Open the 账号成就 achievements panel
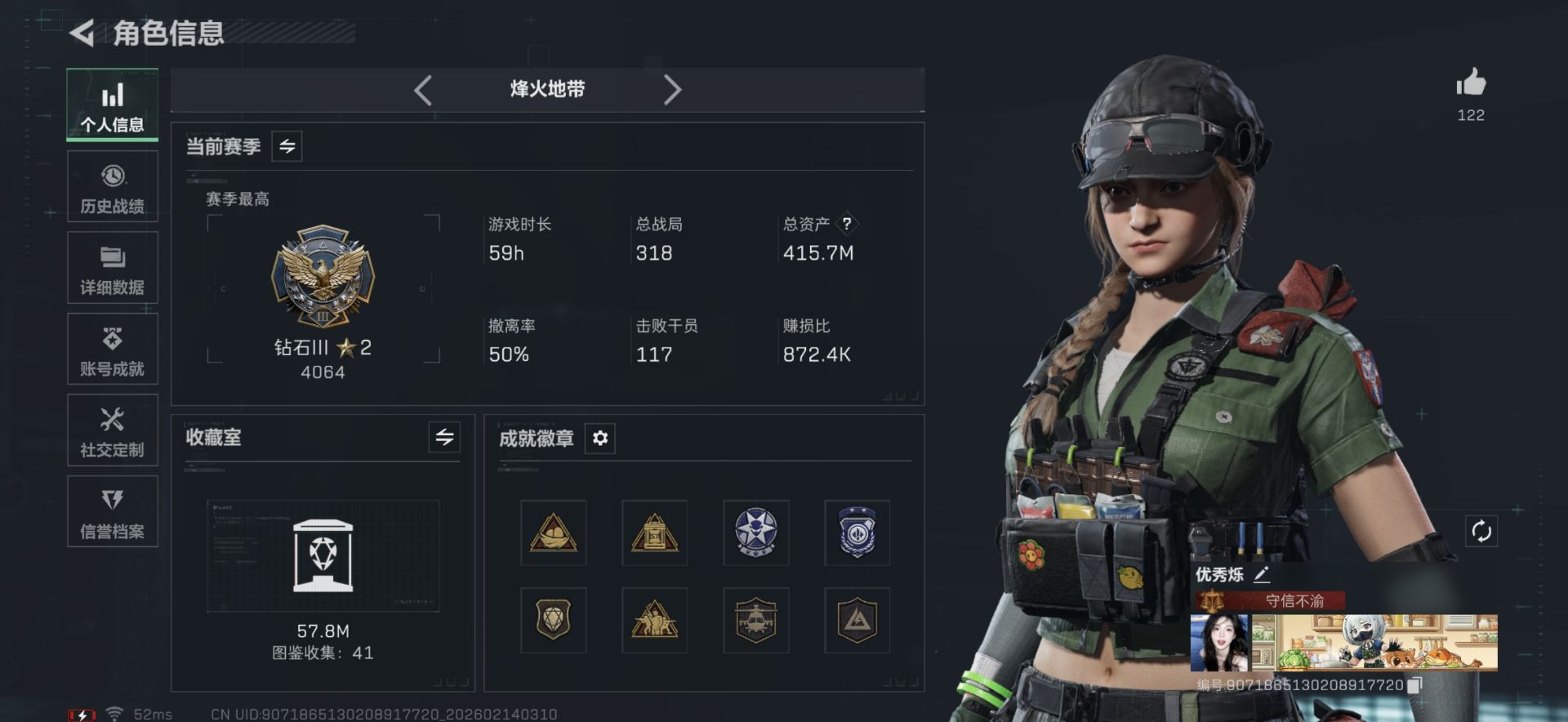The width and height of the screenshot is (1568, 722). 113,349
